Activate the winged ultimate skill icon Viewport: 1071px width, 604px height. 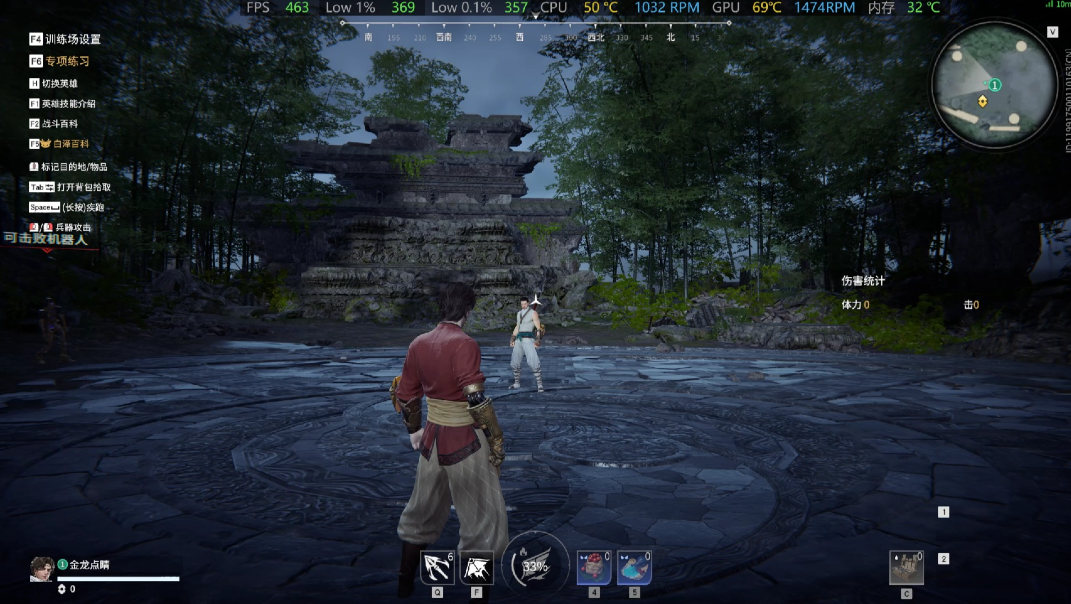476,568
